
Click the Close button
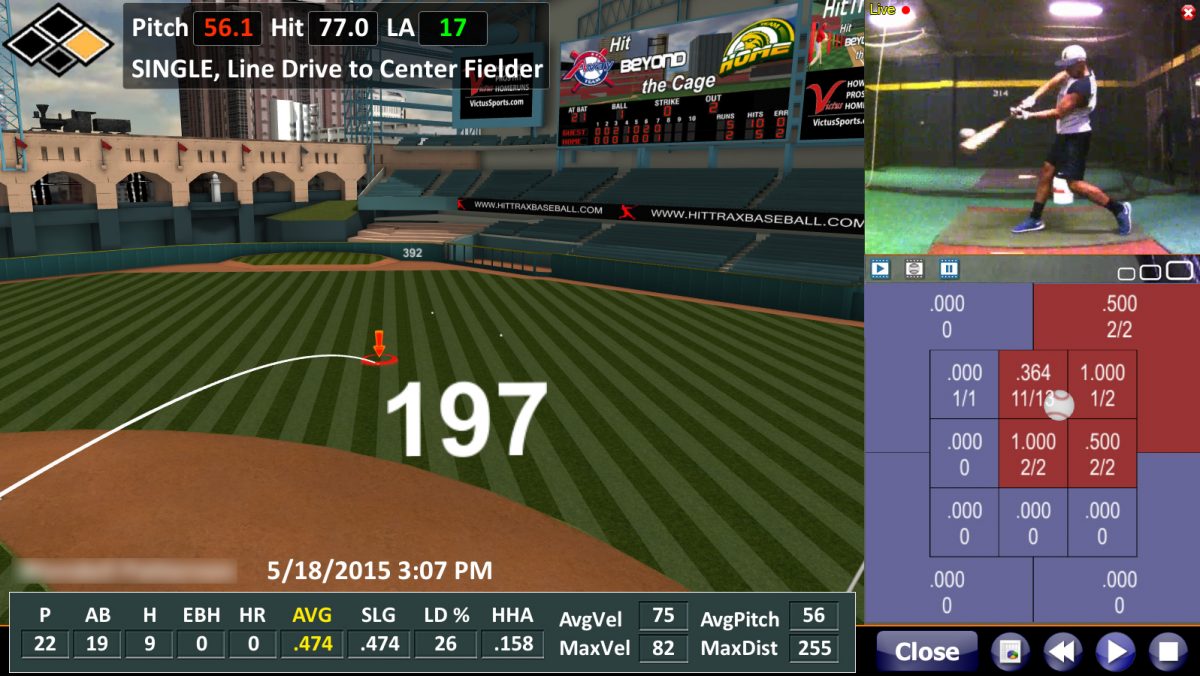pos(926,652)
